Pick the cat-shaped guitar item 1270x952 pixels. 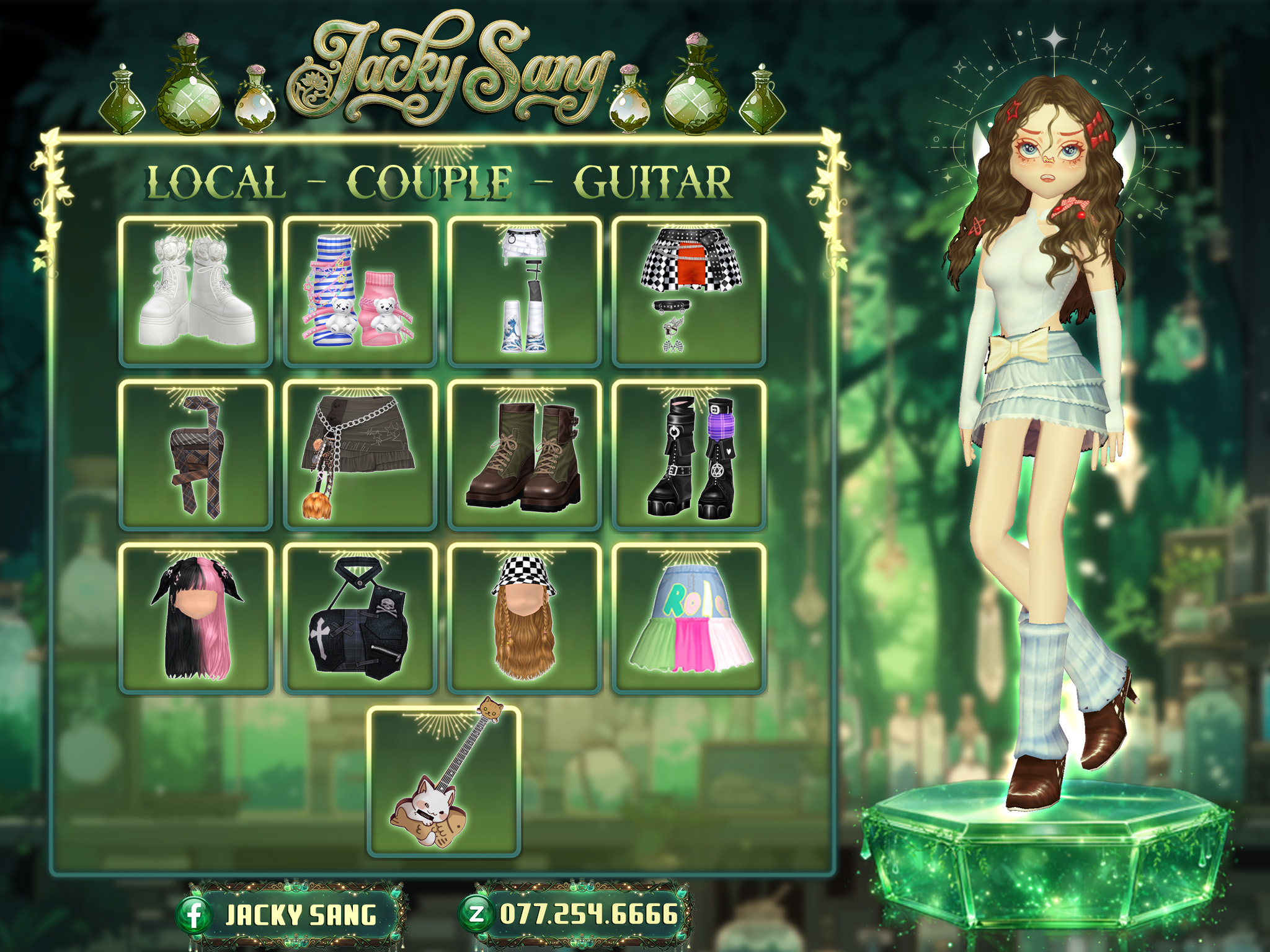(x=443, y=781)
